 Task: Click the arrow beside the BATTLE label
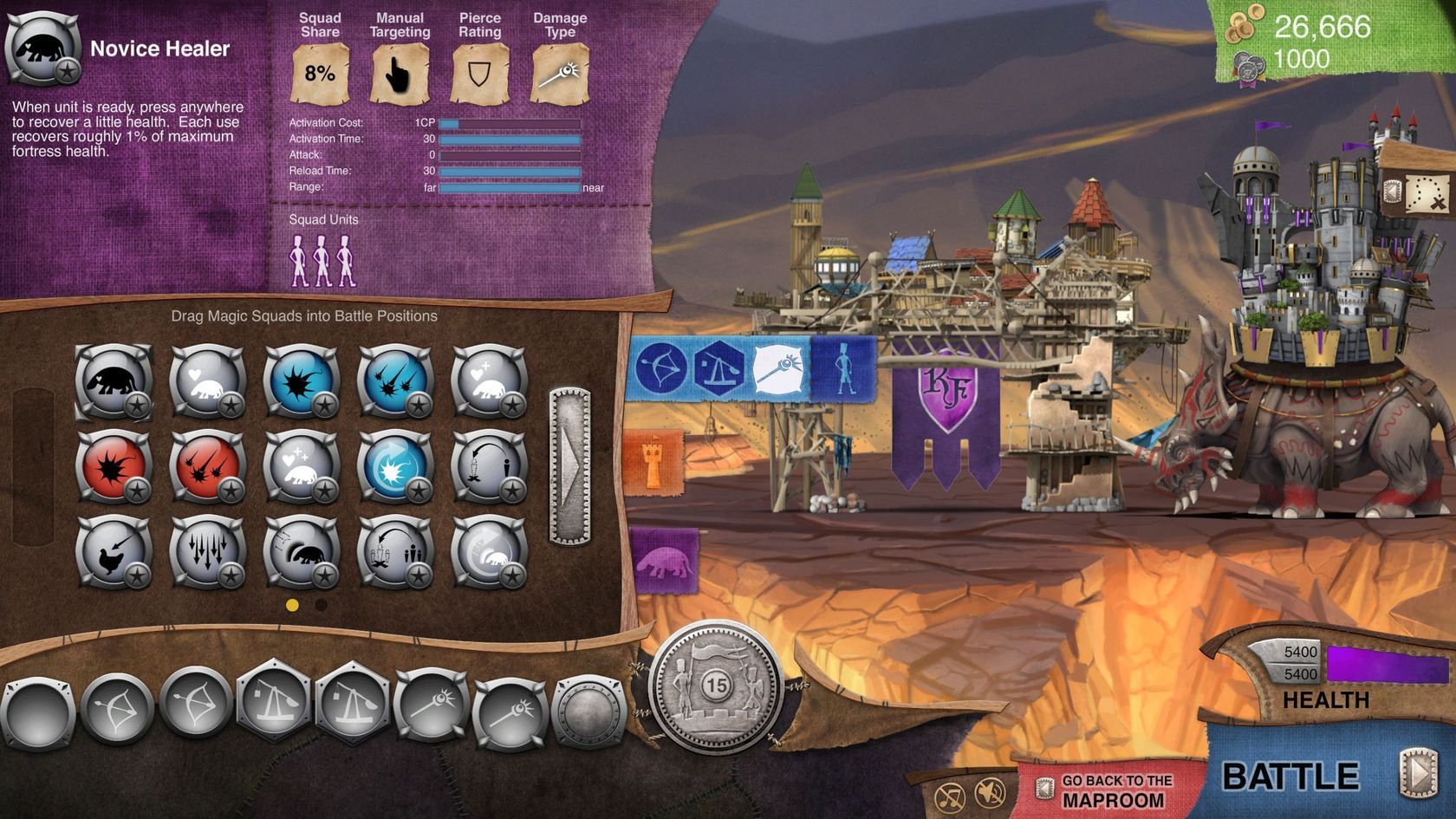[x=1416, y=774]
